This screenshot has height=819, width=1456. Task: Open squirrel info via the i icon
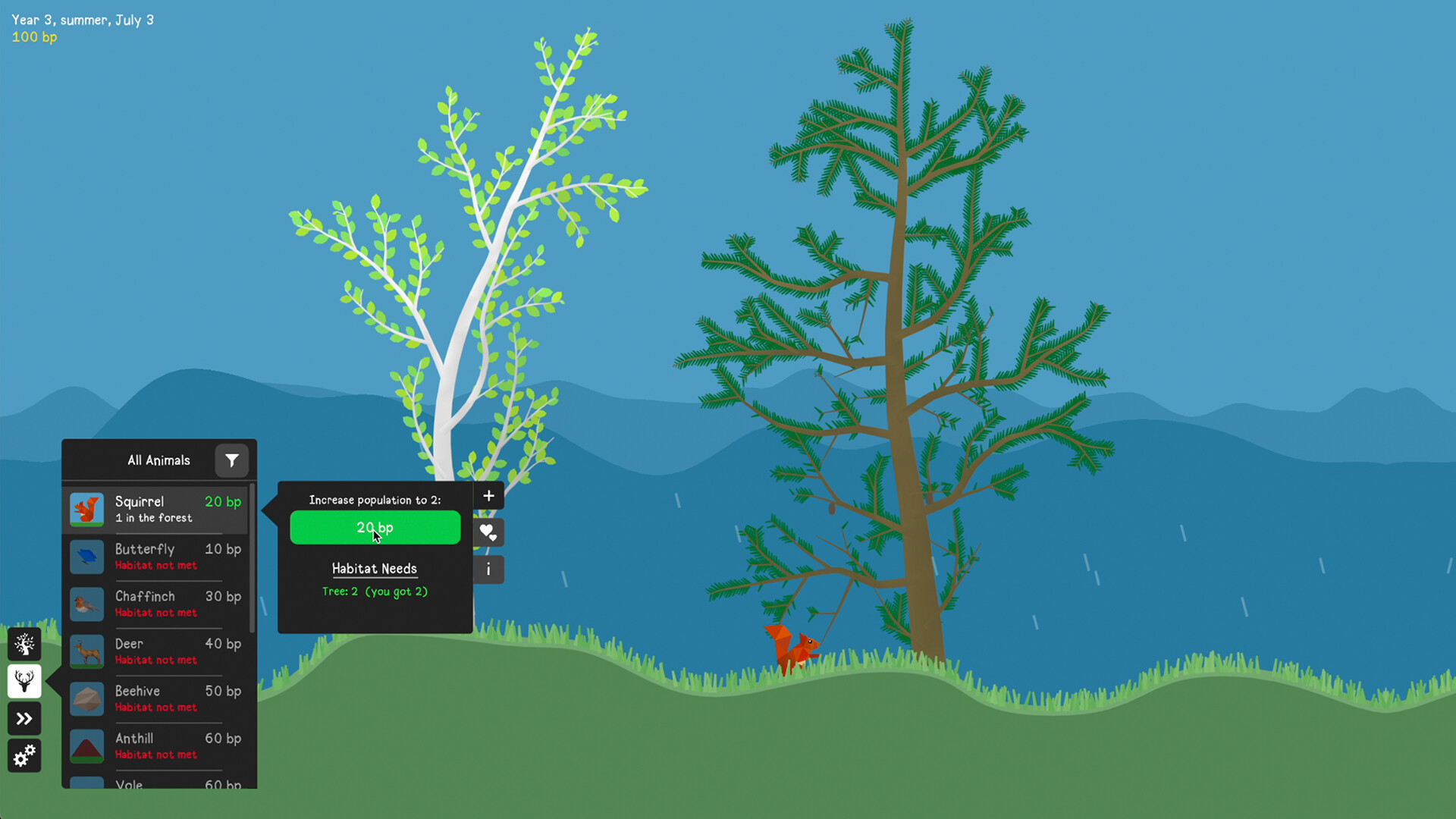[488, 570]
